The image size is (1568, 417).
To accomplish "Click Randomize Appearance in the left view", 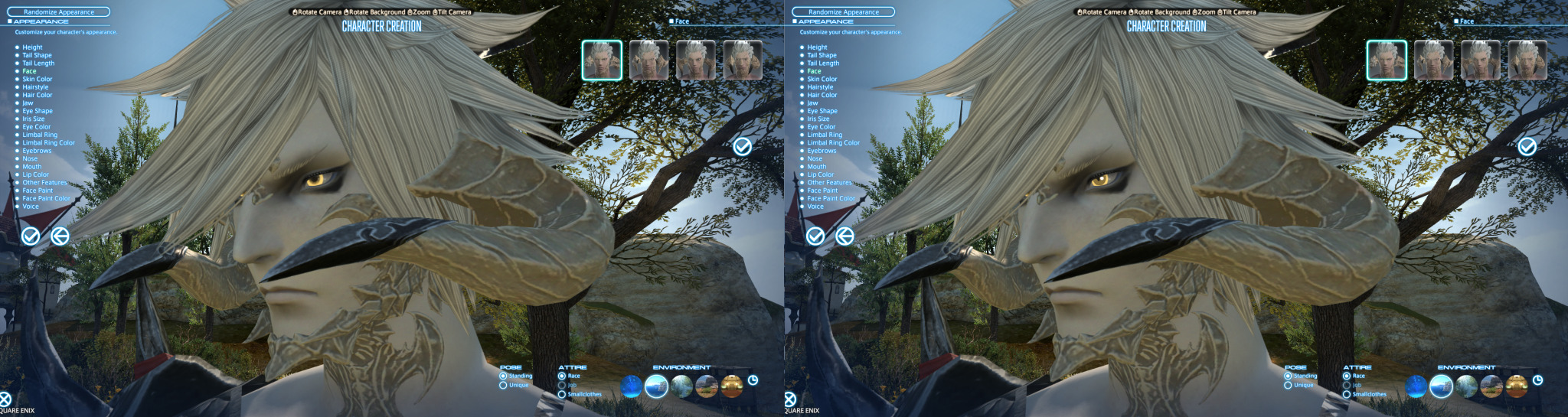I will tap(58, 12).
